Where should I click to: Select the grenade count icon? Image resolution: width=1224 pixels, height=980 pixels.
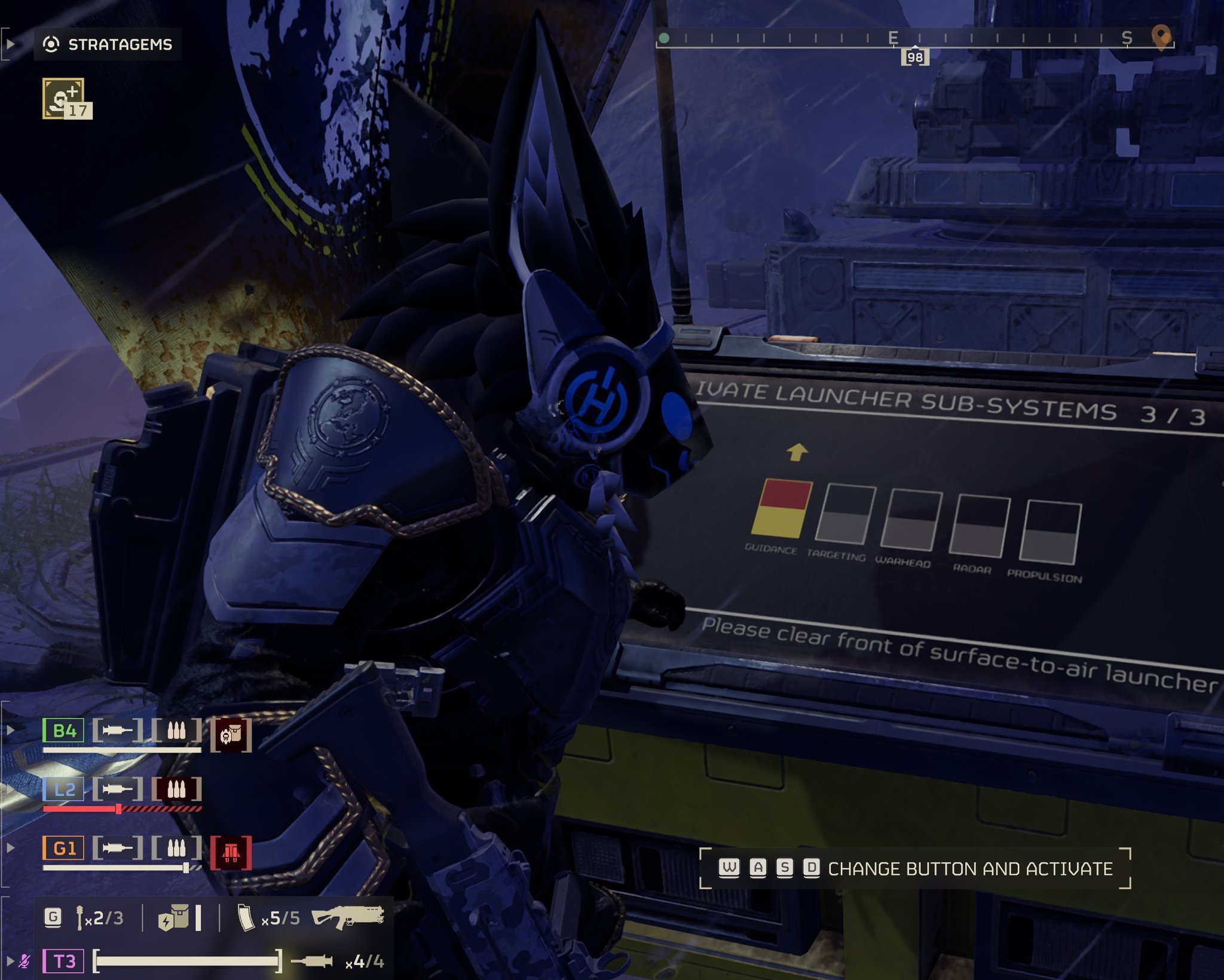coord(79,918)
